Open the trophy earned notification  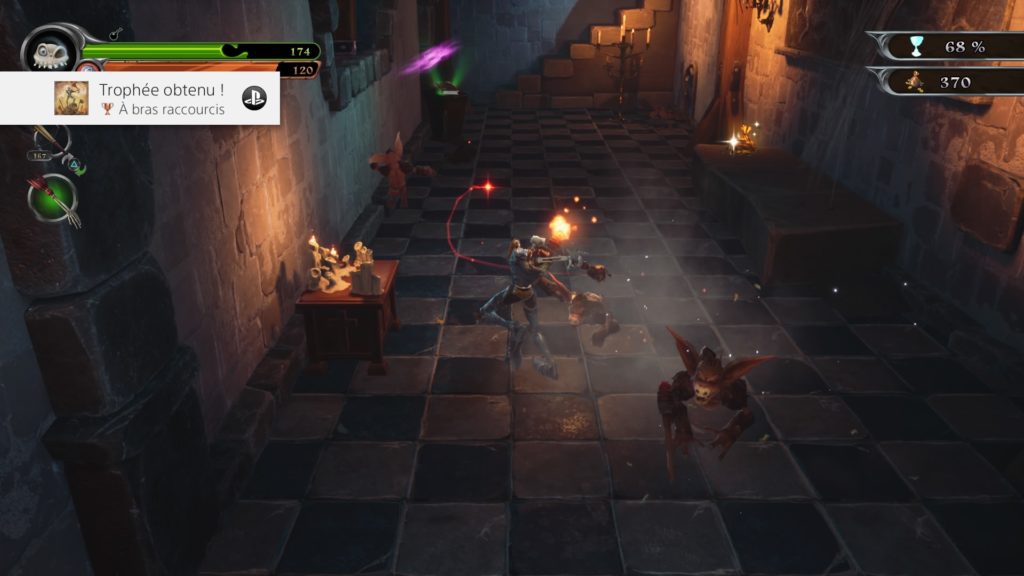tap(140, 98)
